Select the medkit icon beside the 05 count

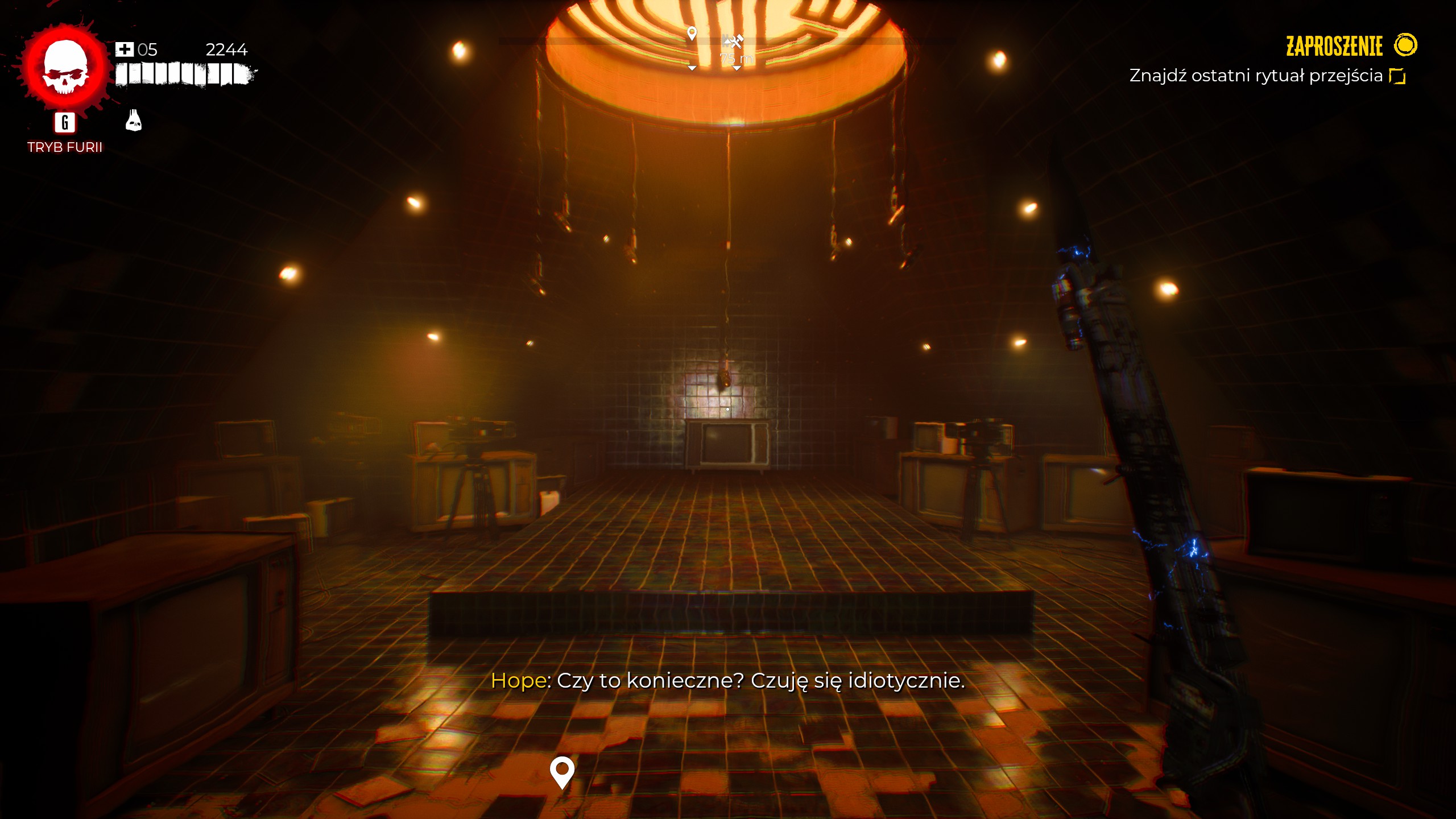click(x=124, y=49)
